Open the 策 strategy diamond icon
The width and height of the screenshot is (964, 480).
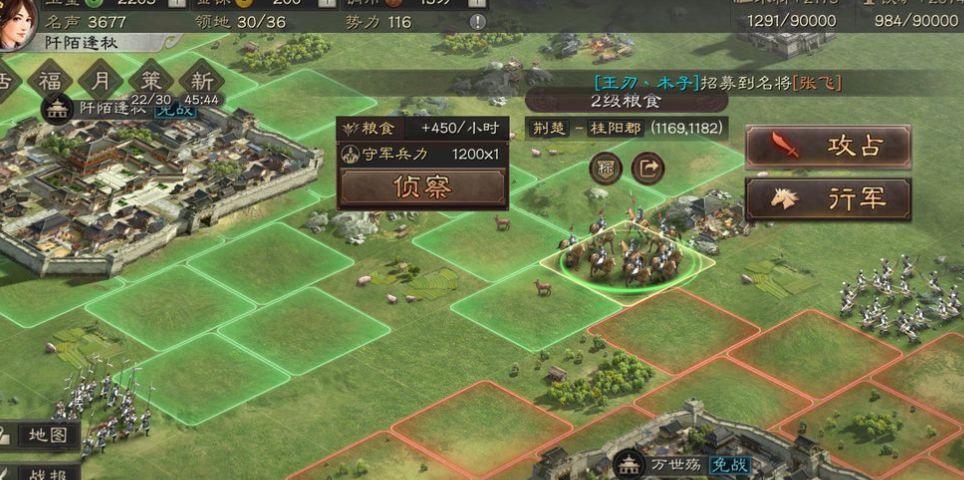click(152, 79)
